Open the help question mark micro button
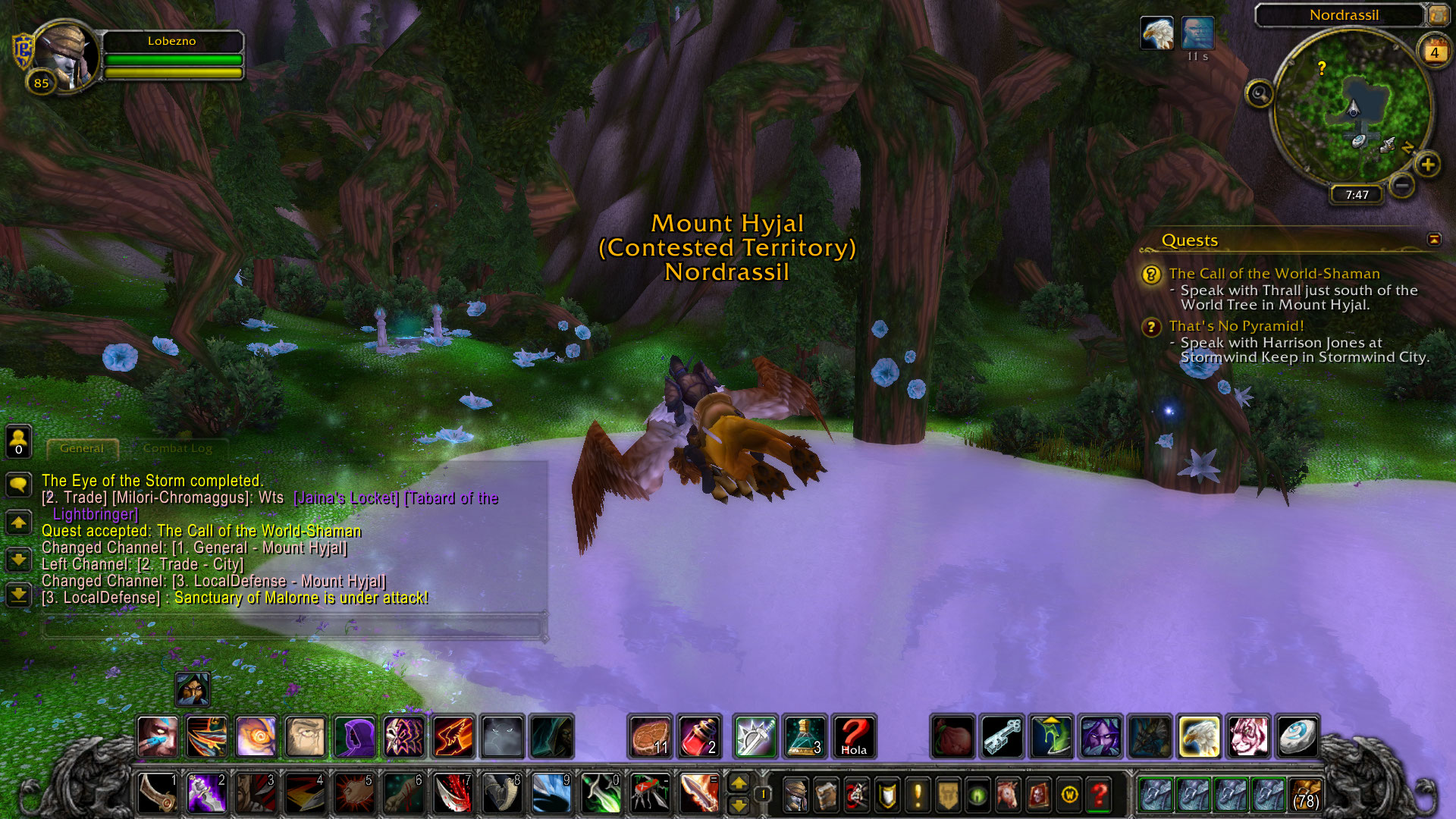Screen dimensions: 1456x819 coord(1099,795)
